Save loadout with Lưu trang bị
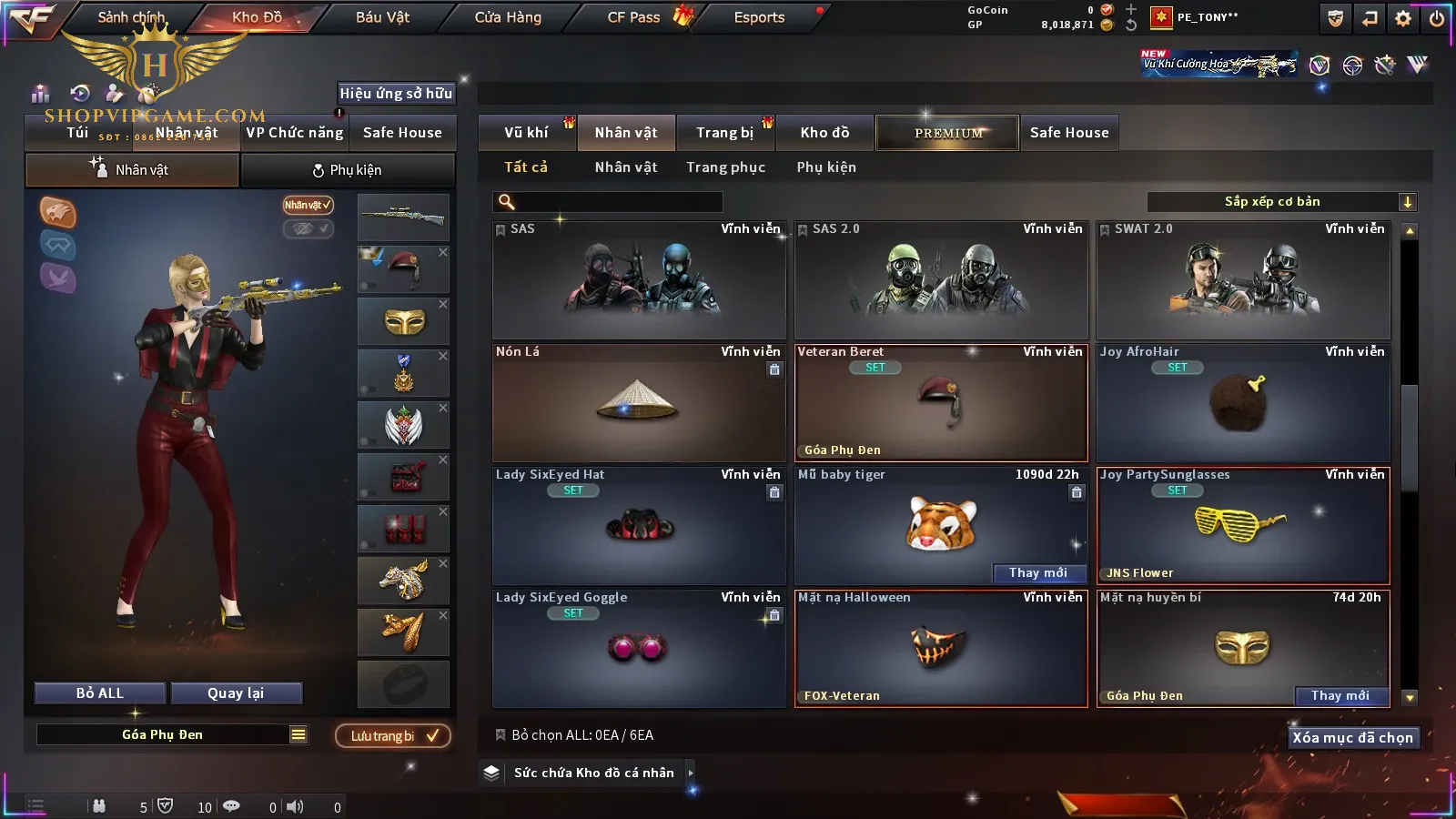Image resolution: width=1456 pixels, height=819 pixels. coord(393,736)
